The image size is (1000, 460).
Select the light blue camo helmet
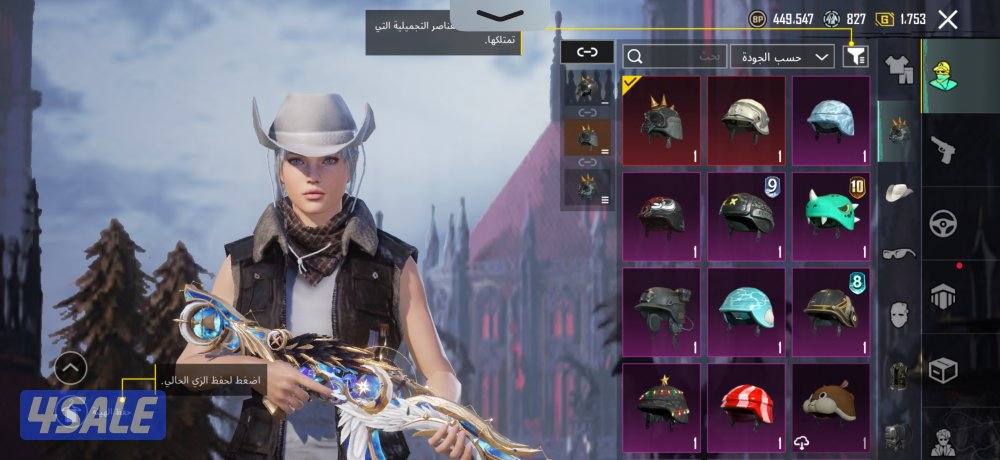(x=831, y=120)
